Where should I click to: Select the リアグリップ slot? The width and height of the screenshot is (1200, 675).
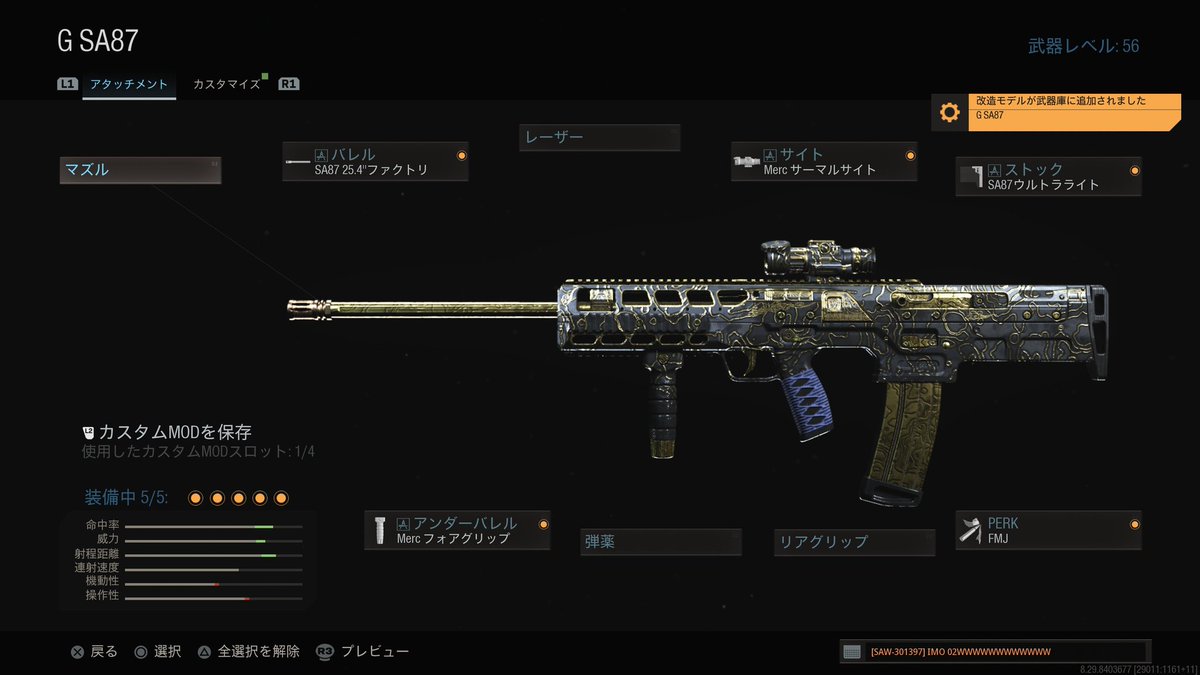[855, 542]
